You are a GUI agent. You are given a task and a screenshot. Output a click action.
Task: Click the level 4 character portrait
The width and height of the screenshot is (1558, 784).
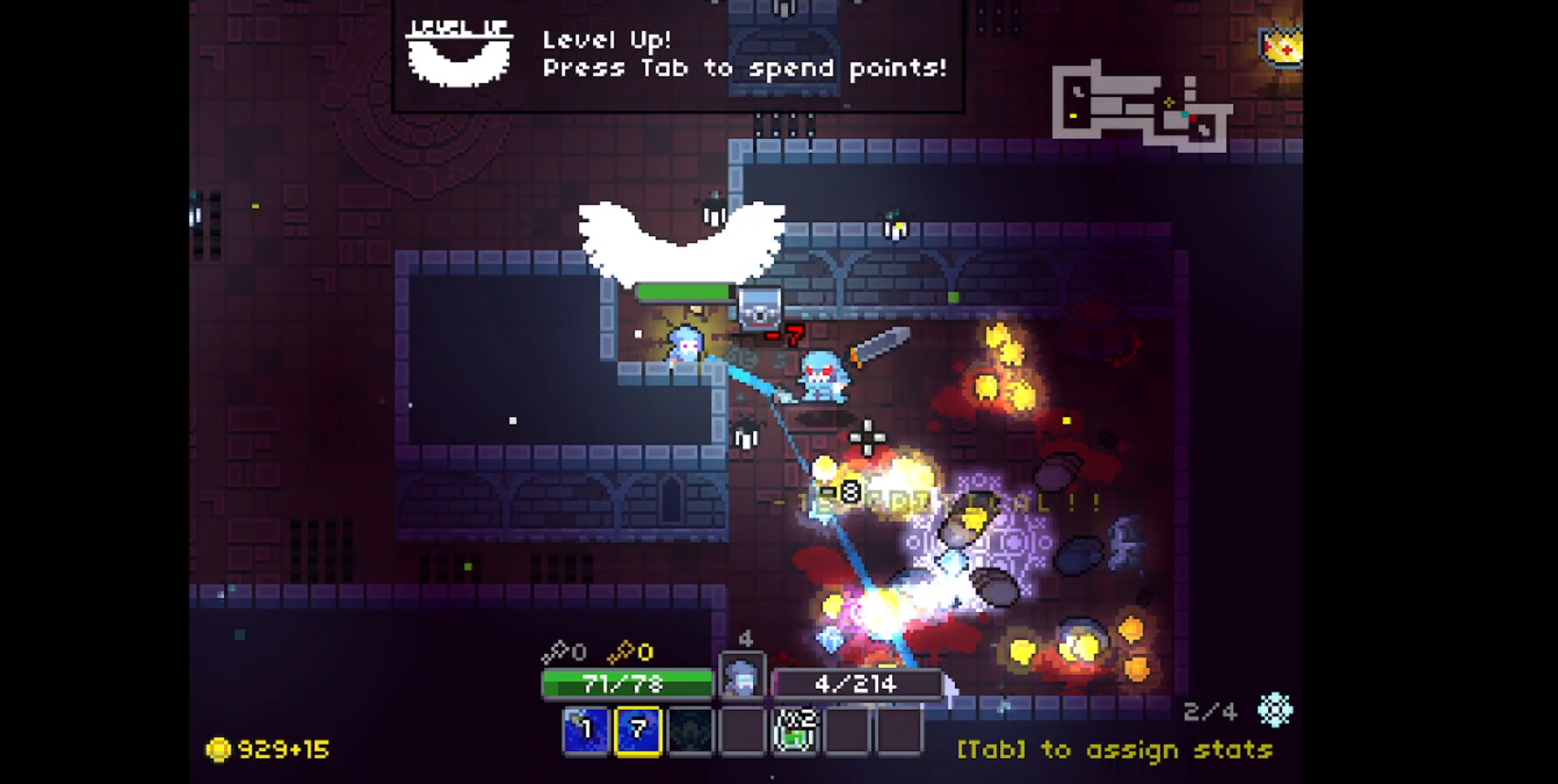click(744, 677)
